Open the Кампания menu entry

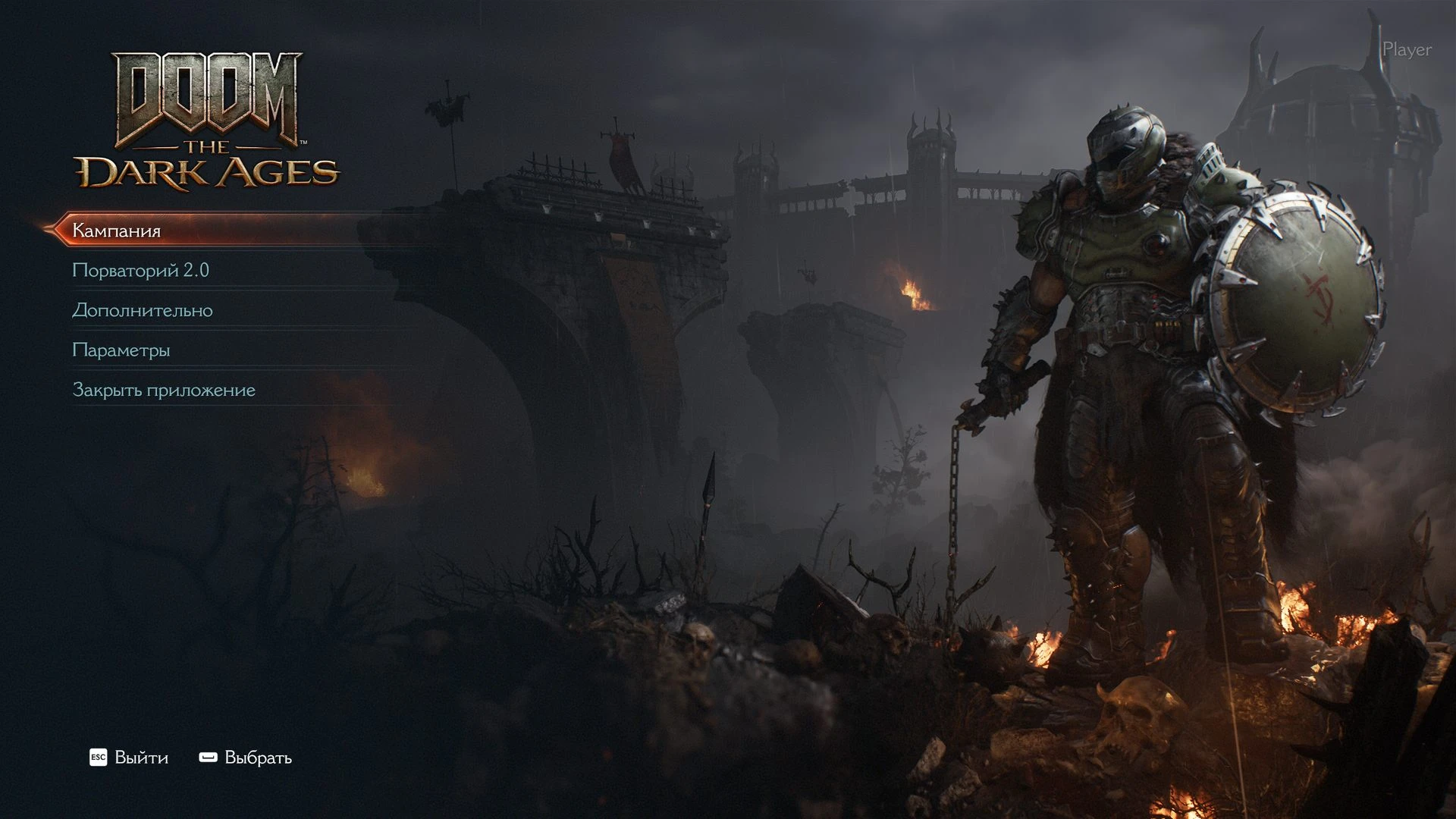click(117, 231)
